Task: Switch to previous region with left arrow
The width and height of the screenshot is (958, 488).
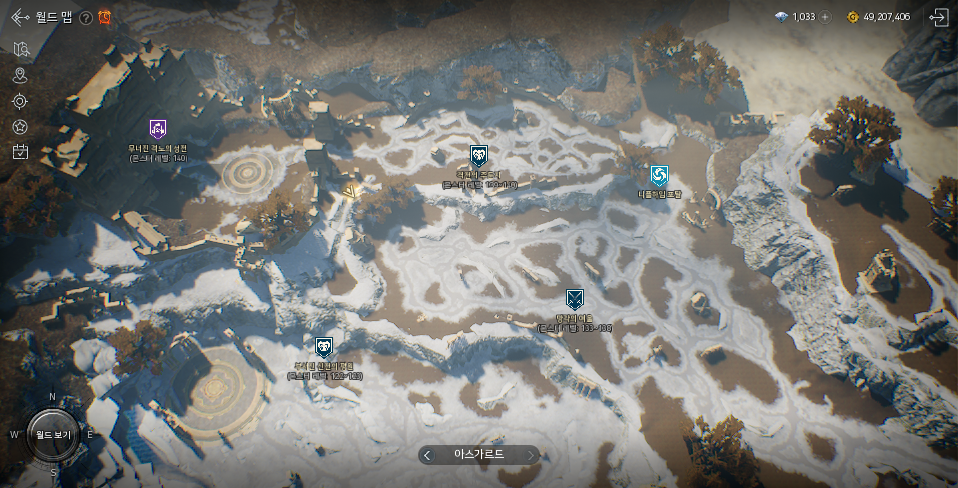Action: pyautogui.click(x=427, y=454)
